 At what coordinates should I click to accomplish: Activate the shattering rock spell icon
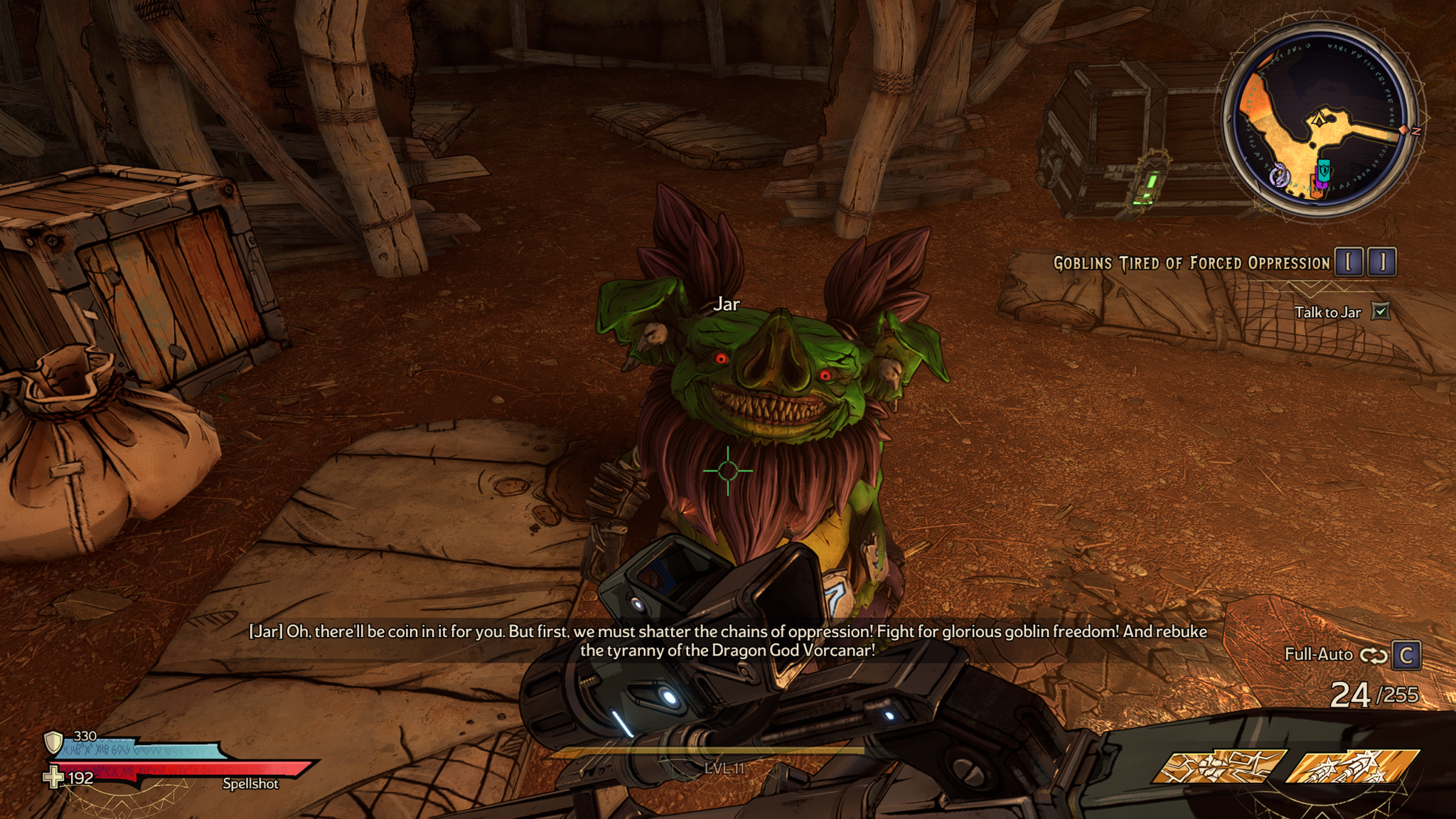(1218, 767)
